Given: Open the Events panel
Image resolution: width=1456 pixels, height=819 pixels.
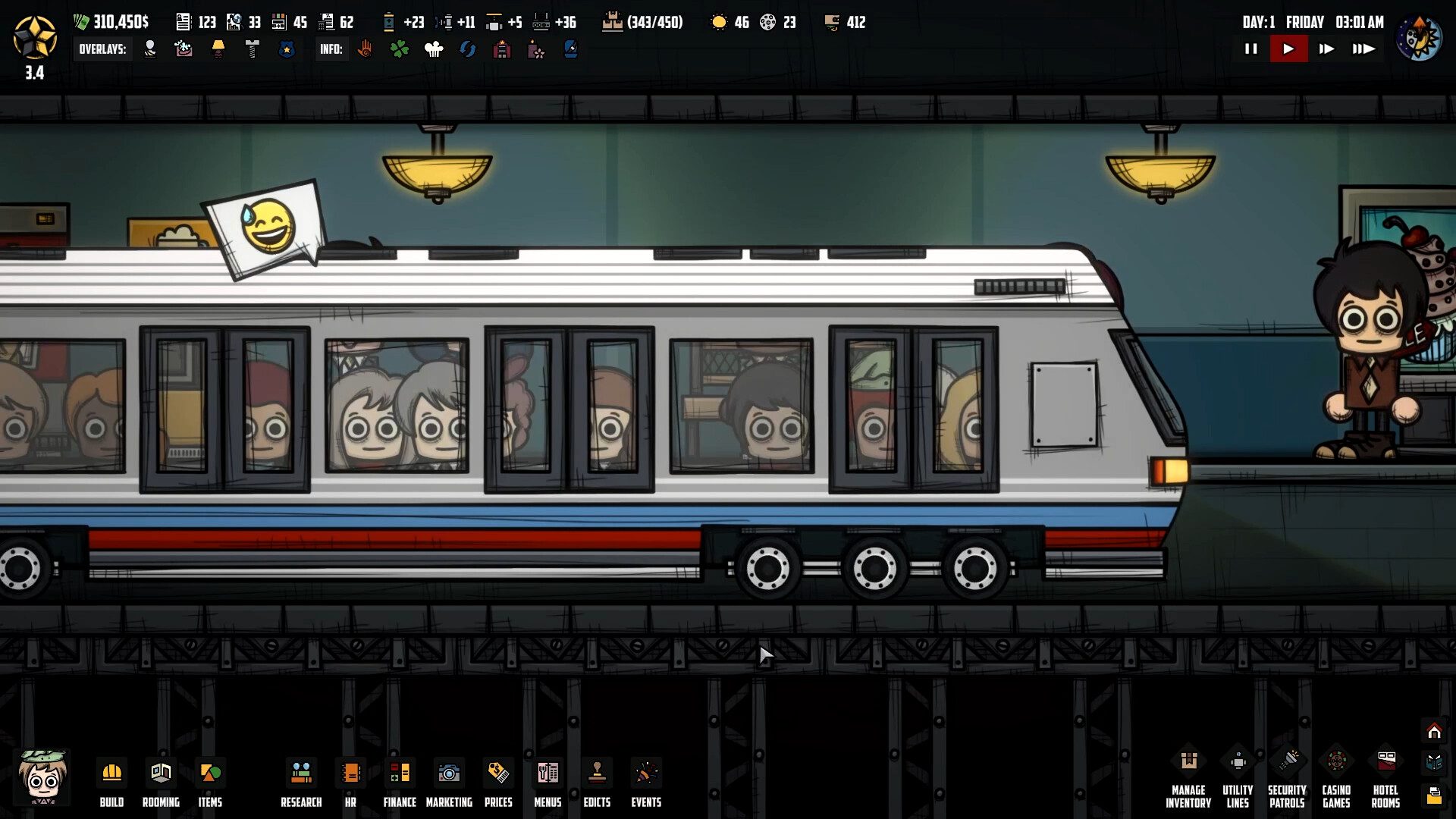Looking at the screenshot, I should coord(646,783).
